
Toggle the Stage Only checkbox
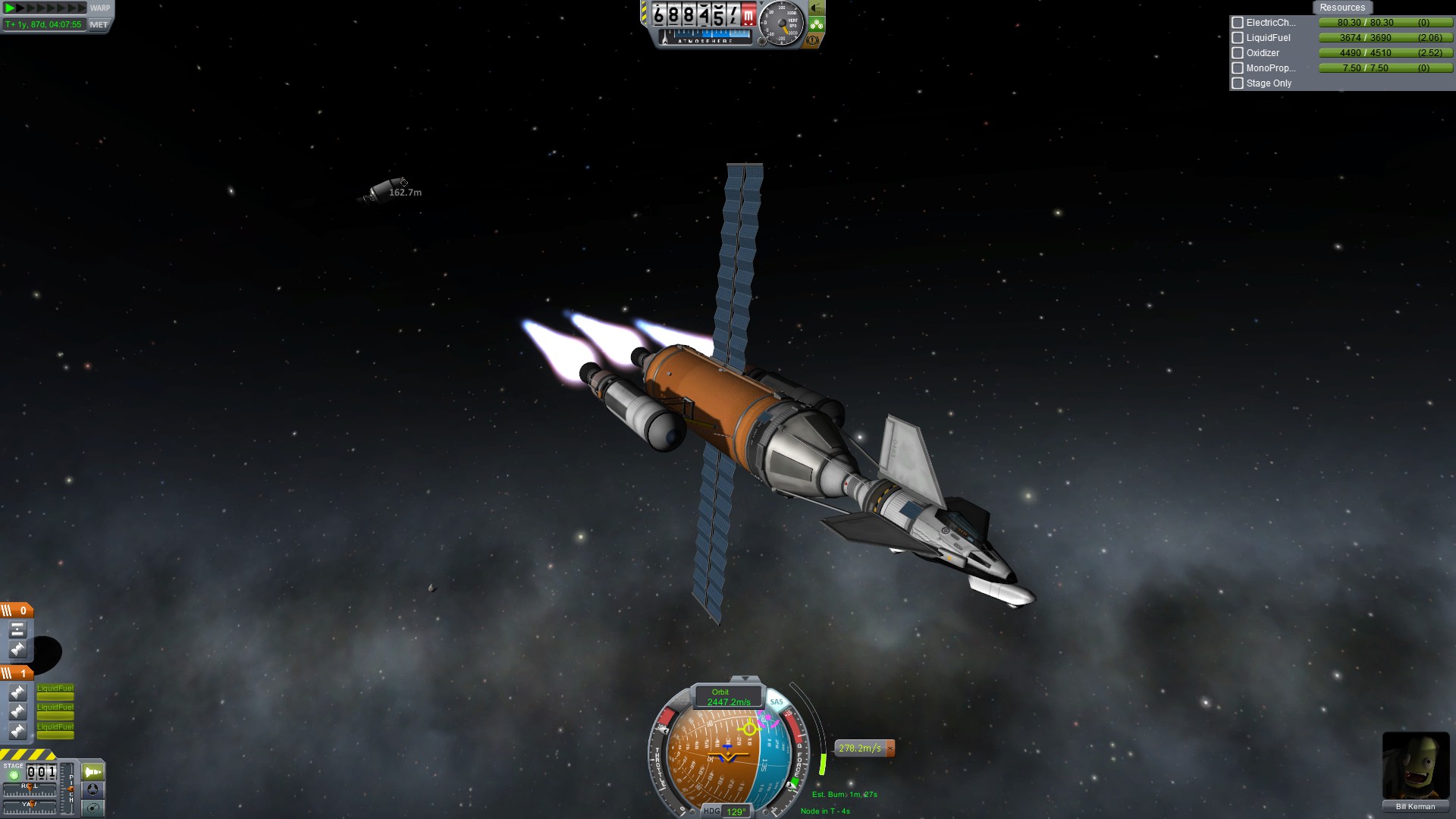click(x=1238, y=83)
